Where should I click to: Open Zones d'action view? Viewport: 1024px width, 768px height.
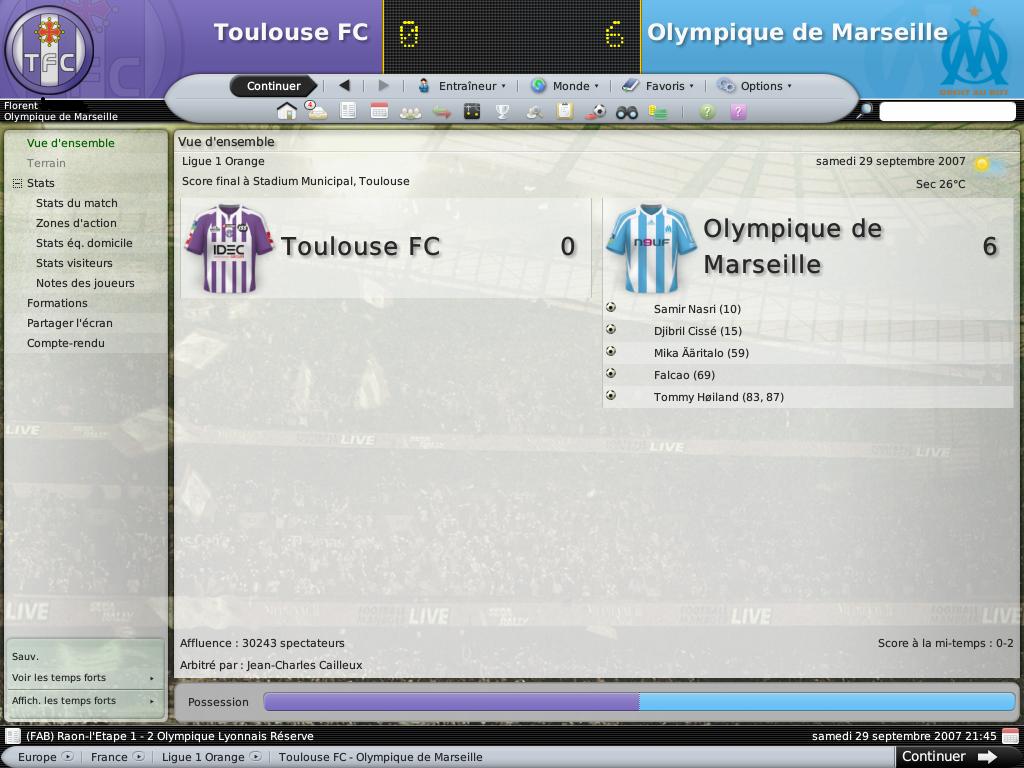point(76,223)
